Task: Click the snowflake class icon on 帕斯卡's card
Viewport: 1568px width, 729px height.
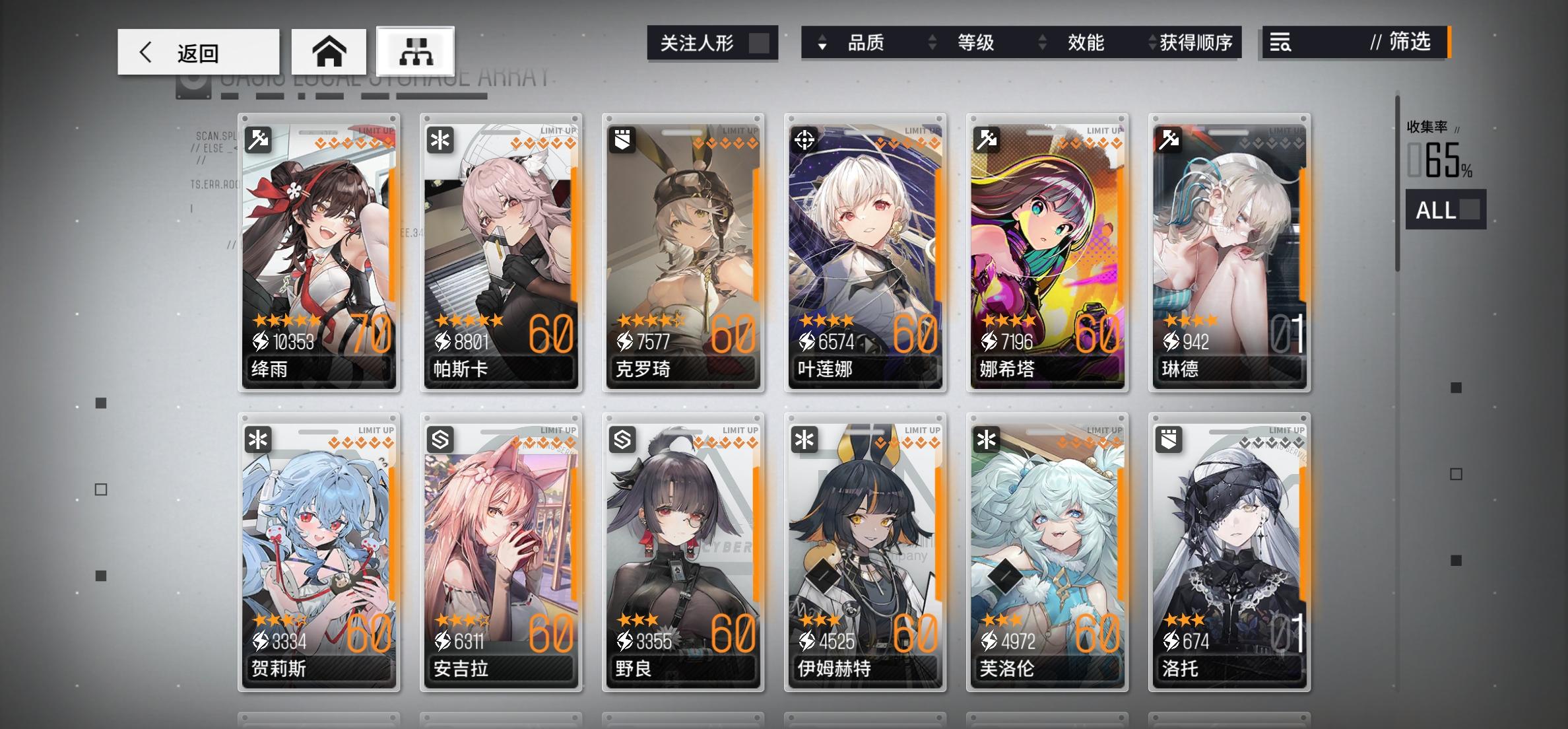Action: 441,141
